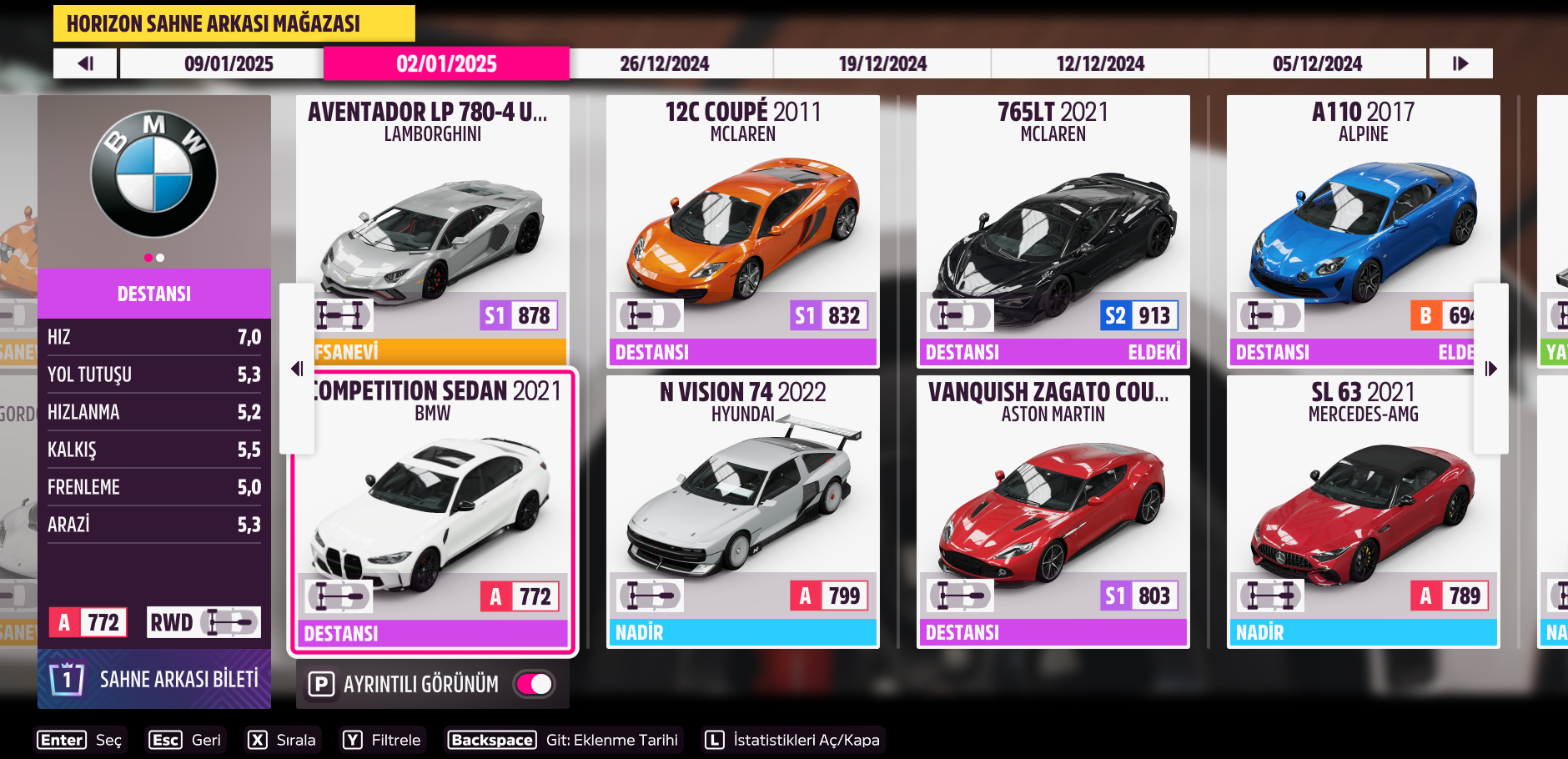Select the Lamborghini Aventador LP 780-4 card
This screenshot has height=759, width=1568.
click(x=432, y=229)
